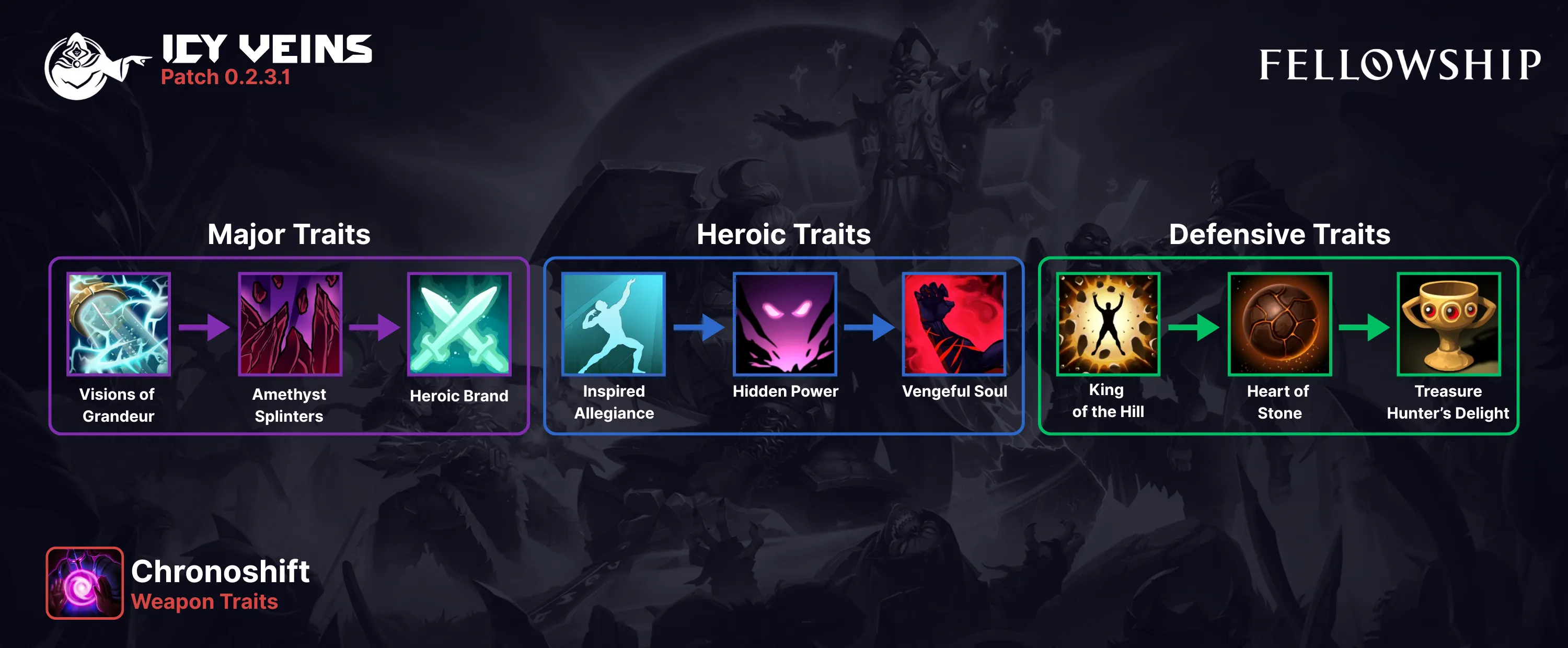The width and height of the screenshot is (1568, 648).
Task: Click the Heroic Brand crossed swords icon
Action: (x=459, y=323)
